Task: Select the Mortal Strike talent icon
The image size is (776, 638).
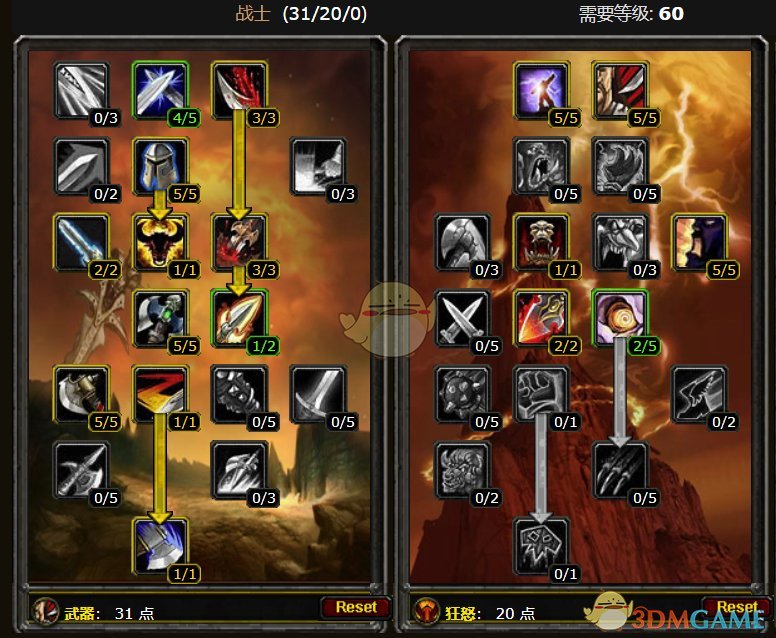Action: [160, 545]
